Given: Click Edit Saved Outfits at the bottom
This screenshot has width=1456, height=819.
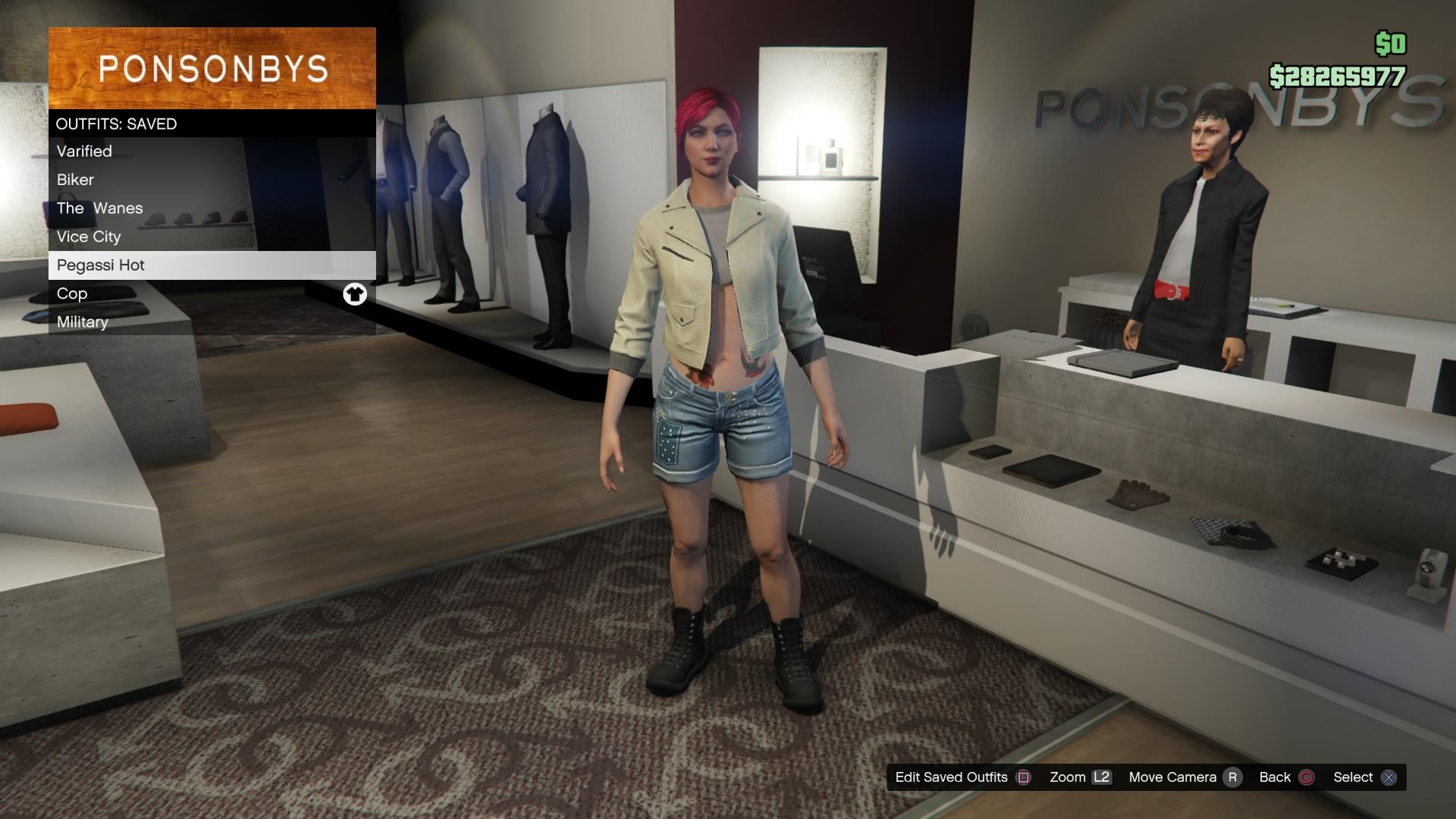Looking at the screenshot, I should pos(950,777).
